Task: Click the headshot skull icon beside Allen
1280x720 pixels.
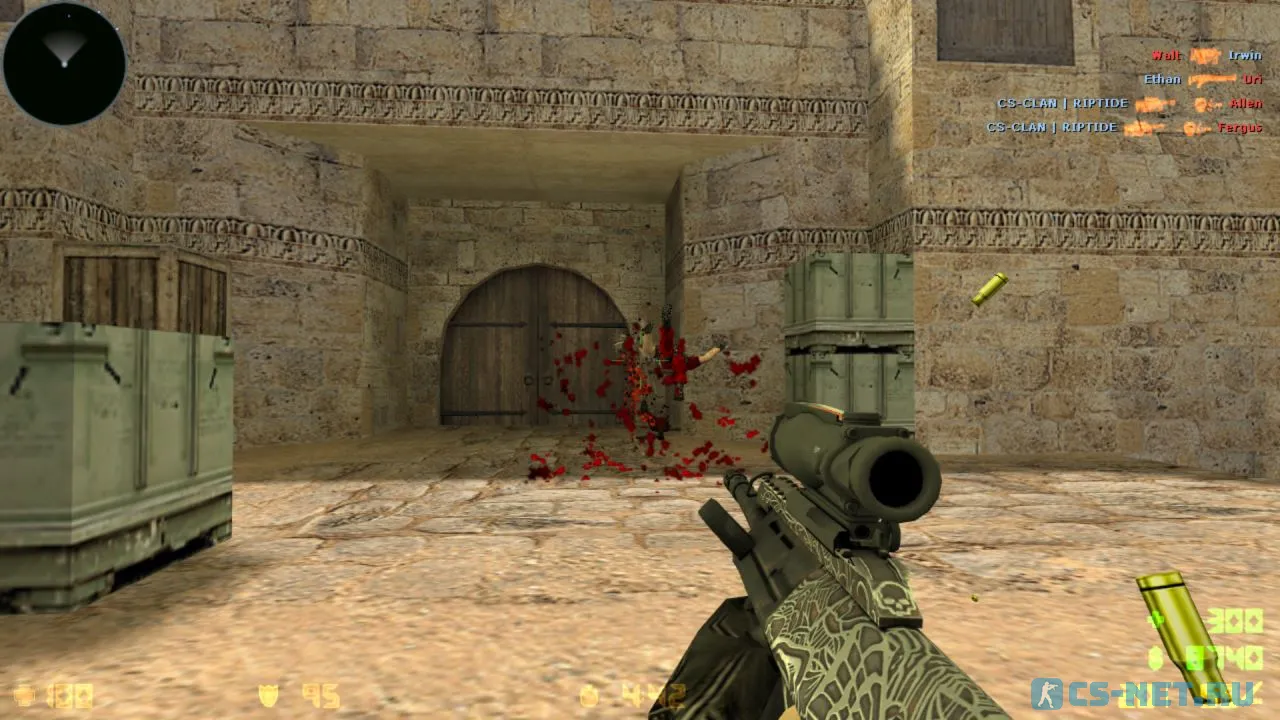Action: 1205,104
